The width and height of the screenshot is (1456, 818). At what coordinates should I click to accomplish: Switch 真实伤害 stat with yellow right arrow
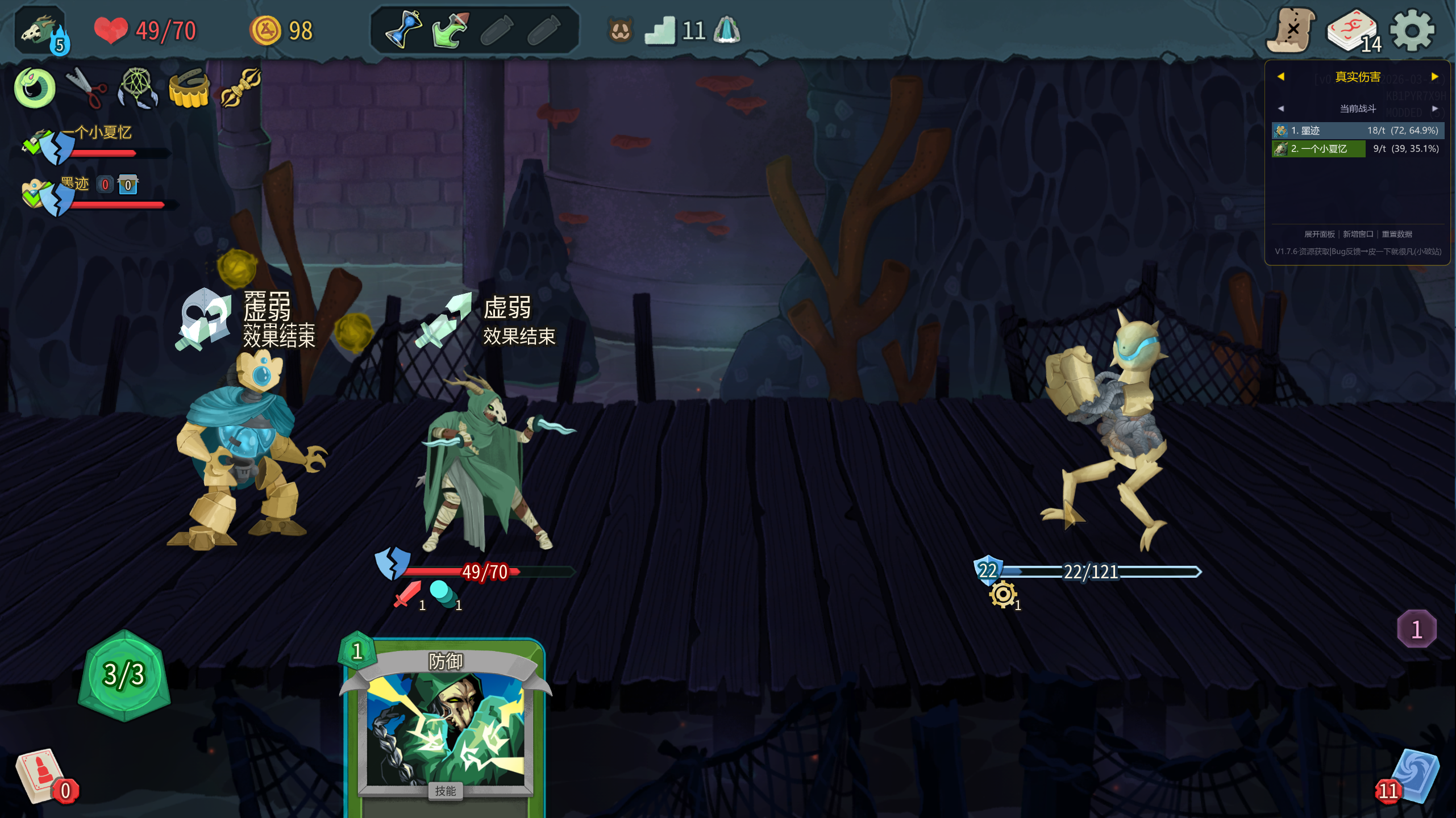click(x=1434, y=77)
